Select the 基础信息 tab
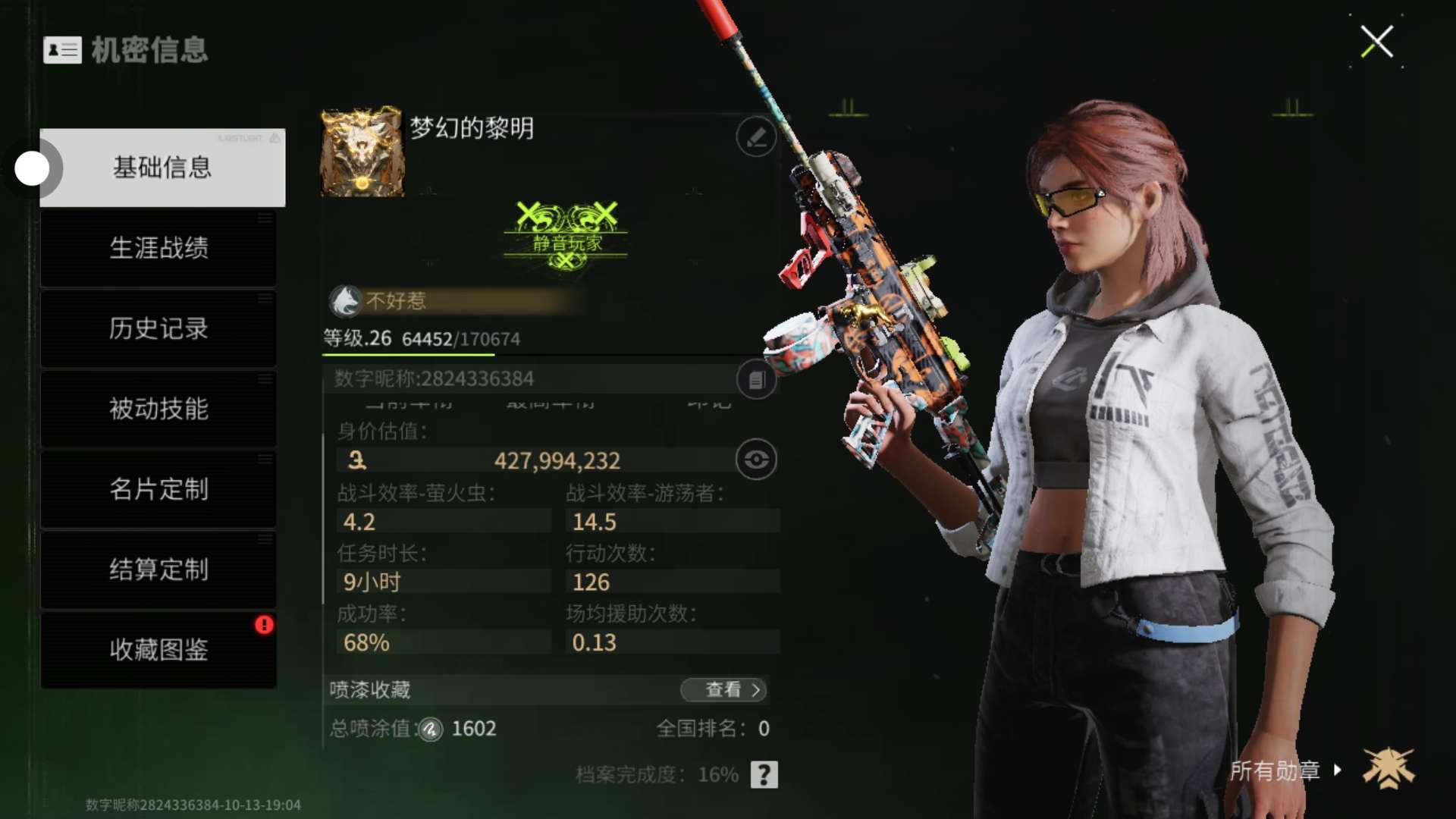1456x819 pixels. (162, 168)
